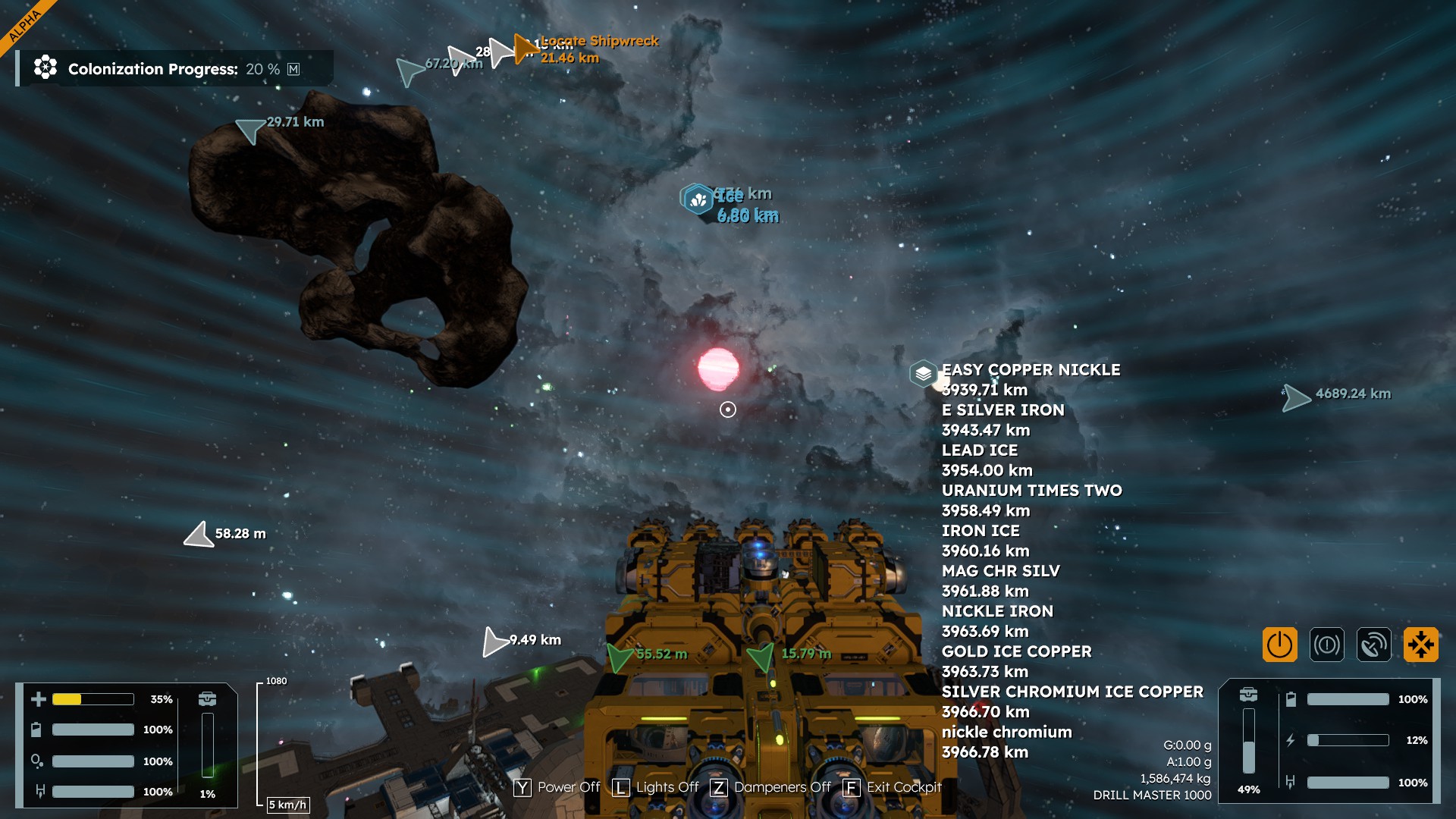Select the EASY COPPER NICKLE layers marker icon
Viewport: 1456px width, 819px height.
point(923,373)
